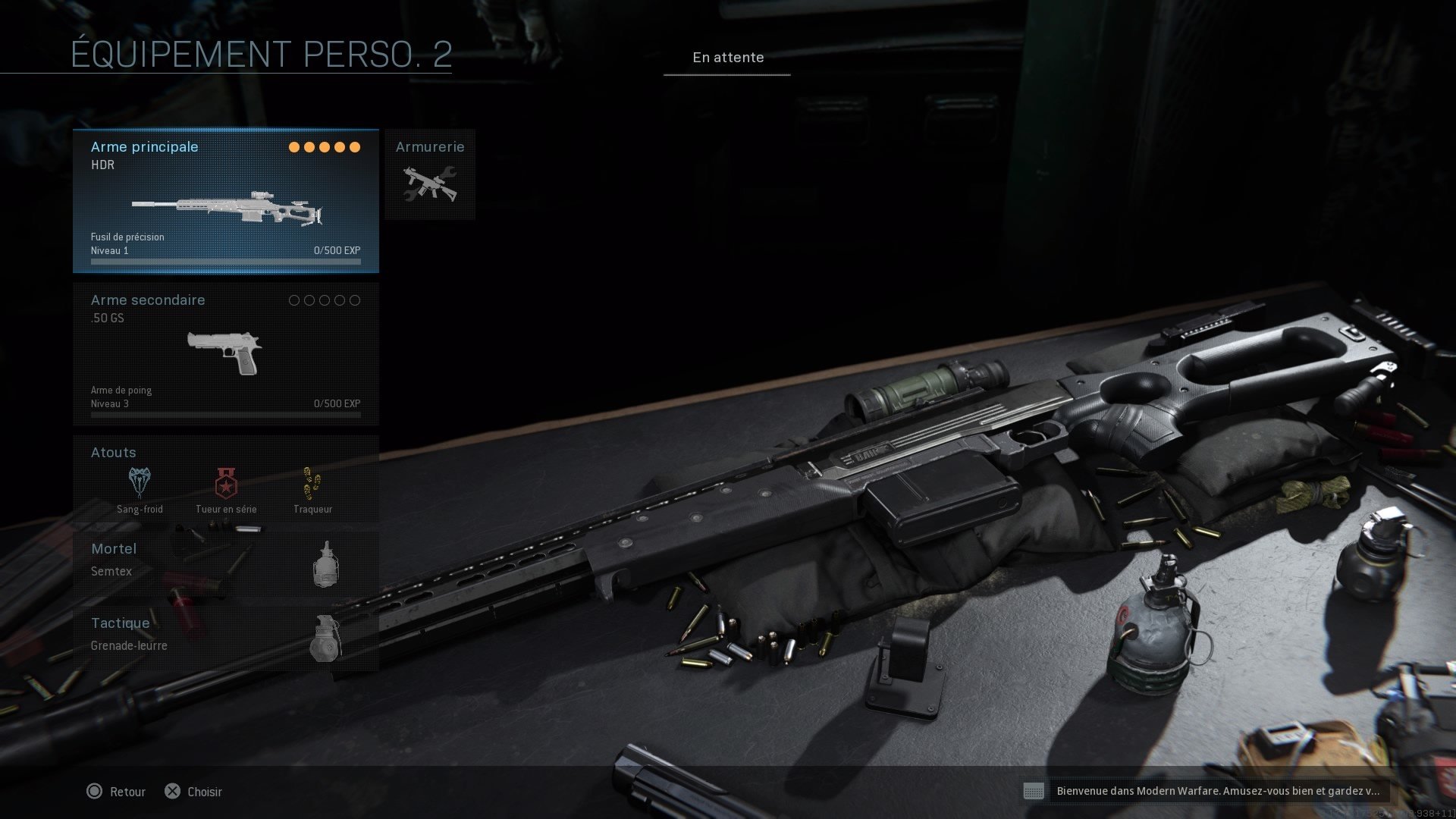The width and height of the screenshot is (1456, 819).
Task: Click the Retour button label
Action: [127, 792]
